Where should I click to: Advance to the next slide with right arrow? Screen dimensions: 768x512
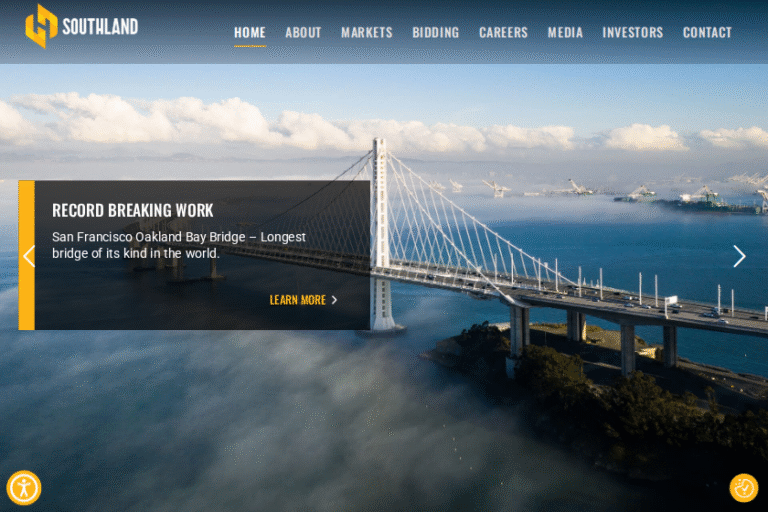(739, 256)
